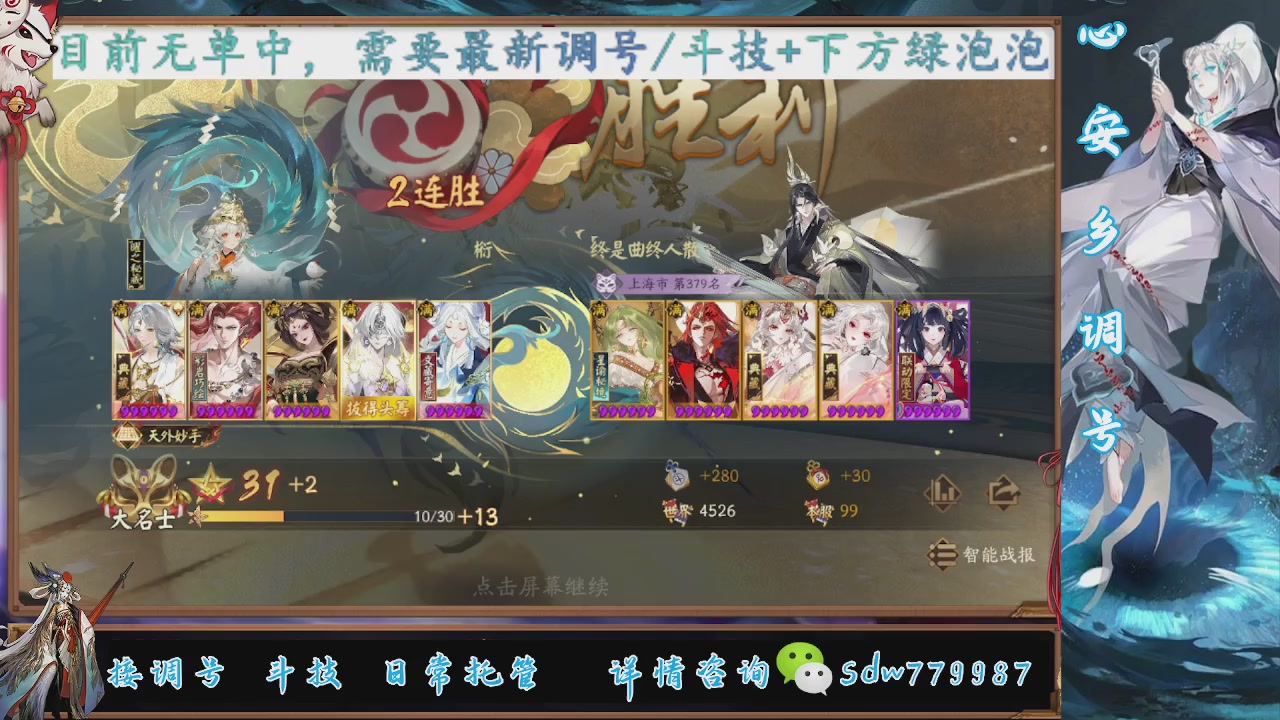The image size is (1280, 720).
Task: Select the fight ticket reward icon showing +280
Action: (x=678, y=477)
